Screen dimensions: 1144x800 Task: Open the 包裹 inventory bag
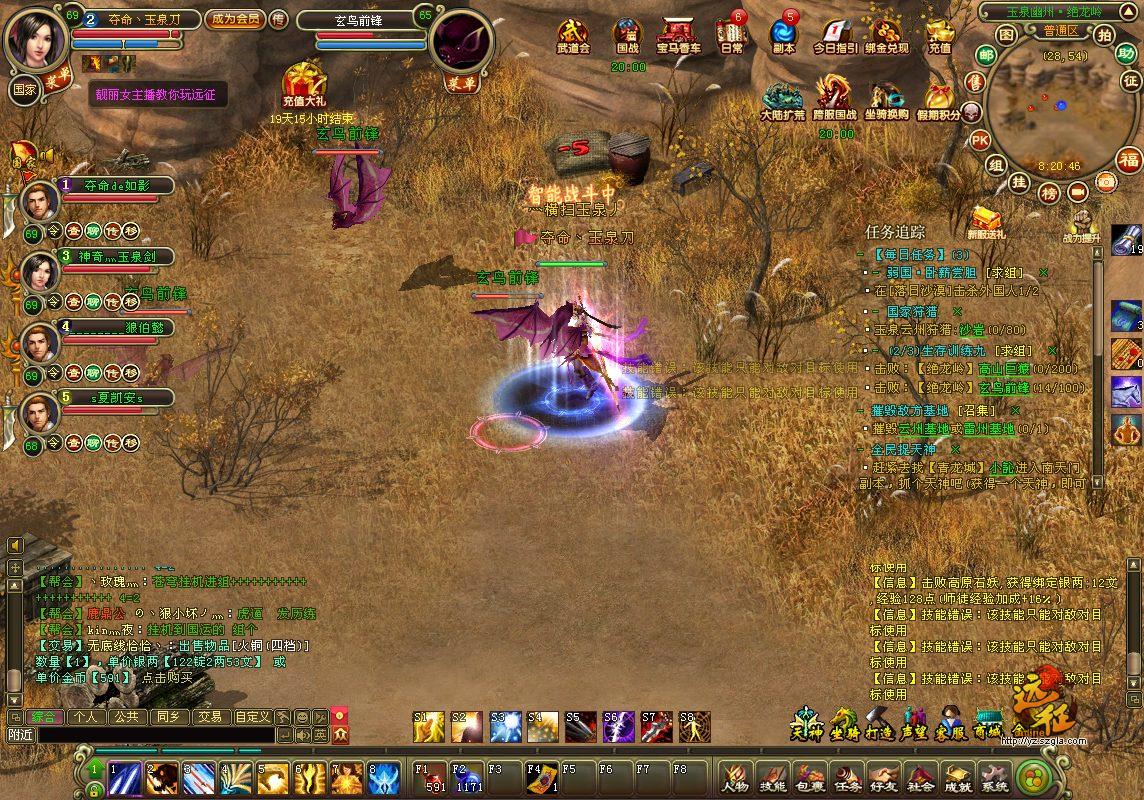click(x=810, y=778)
